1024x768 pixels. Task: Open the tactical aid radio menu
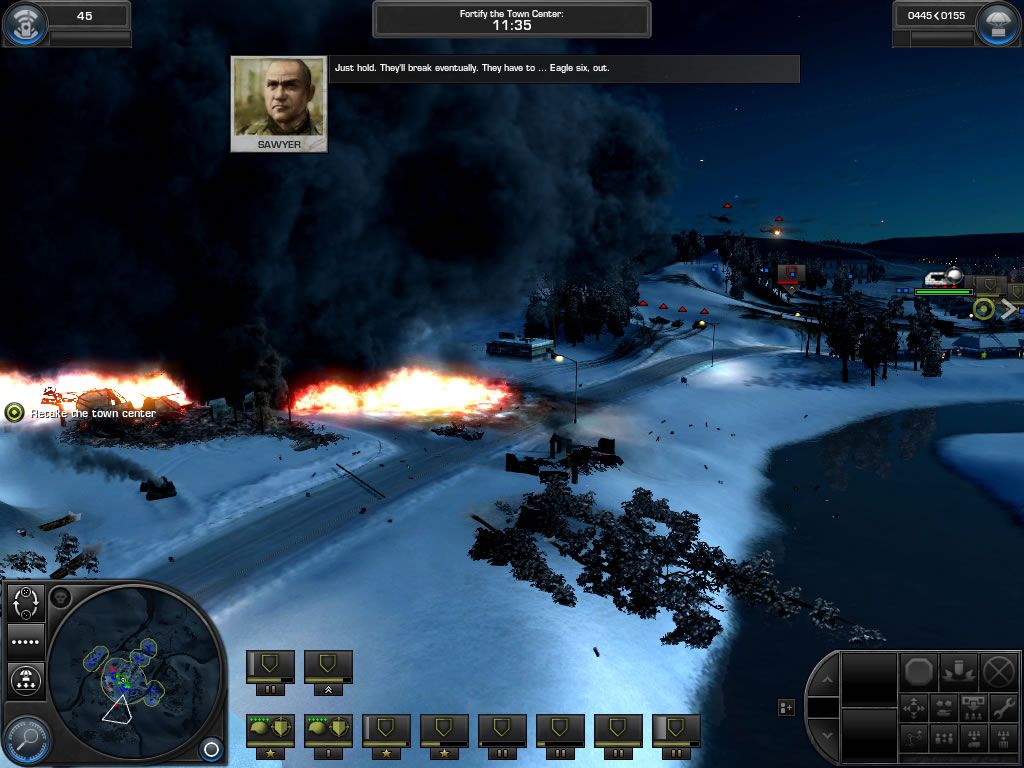point(24,25)
